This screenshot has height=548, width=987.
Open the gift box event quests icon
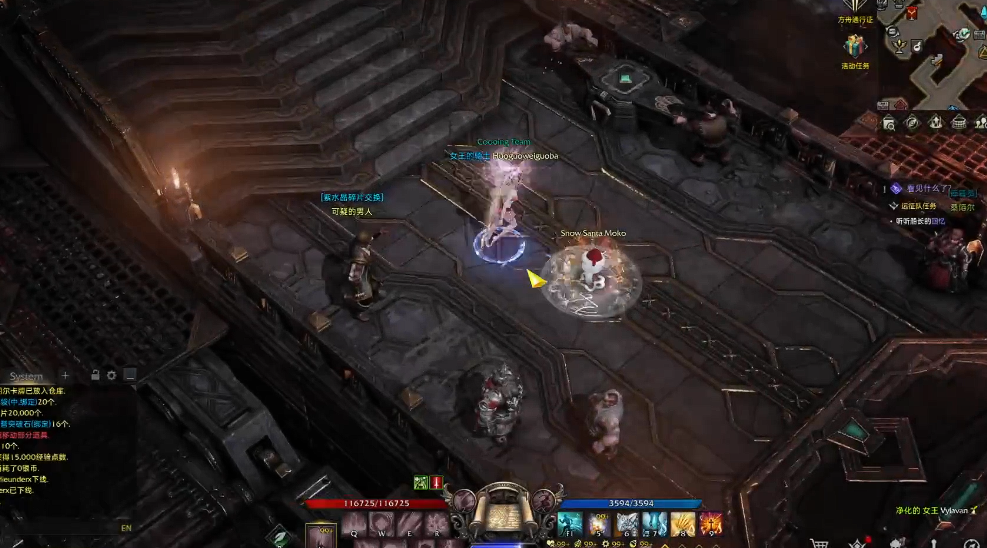854,46
